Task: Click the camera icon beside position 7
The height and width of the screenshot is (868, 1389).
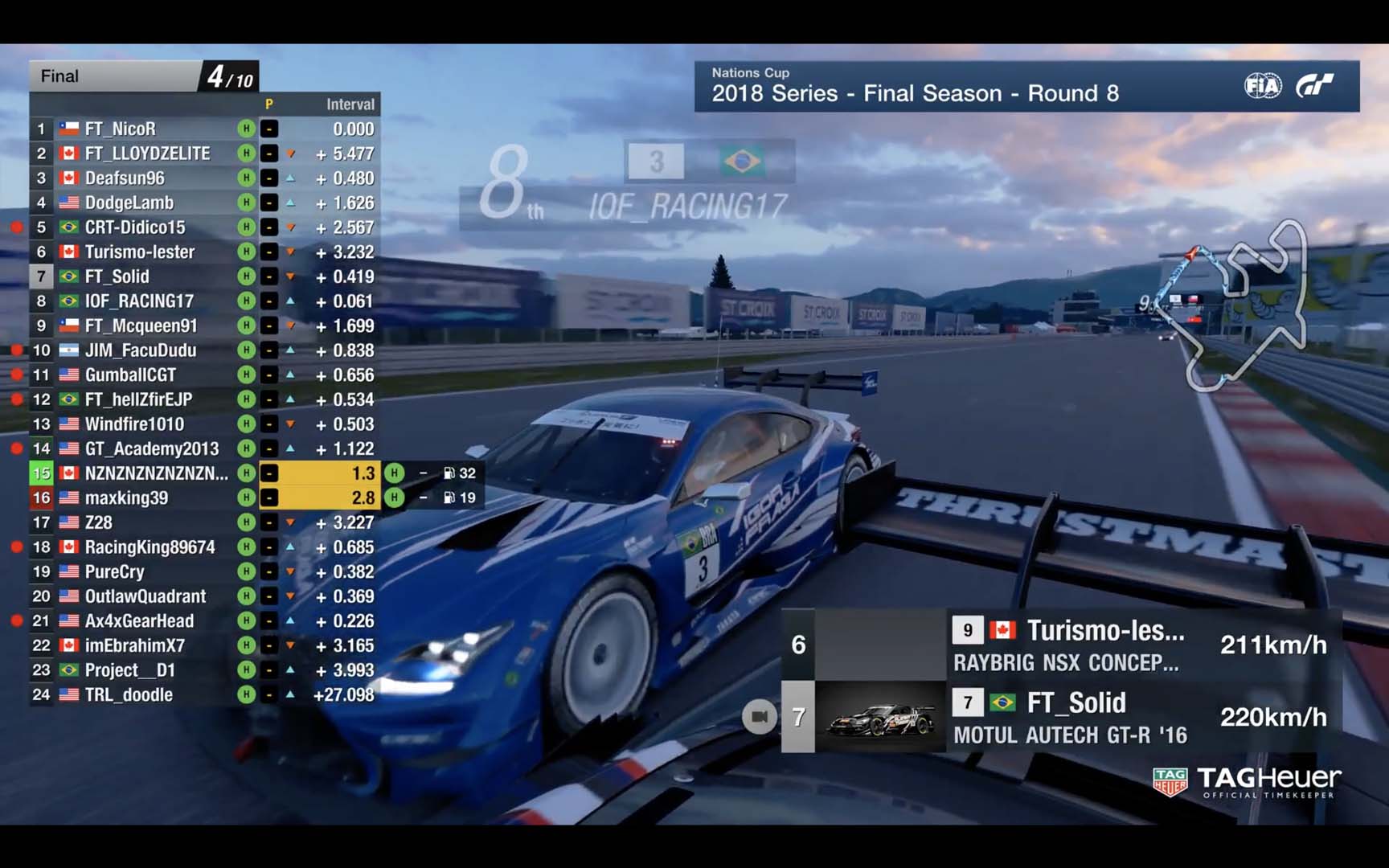Action: (x=759, y=717)
